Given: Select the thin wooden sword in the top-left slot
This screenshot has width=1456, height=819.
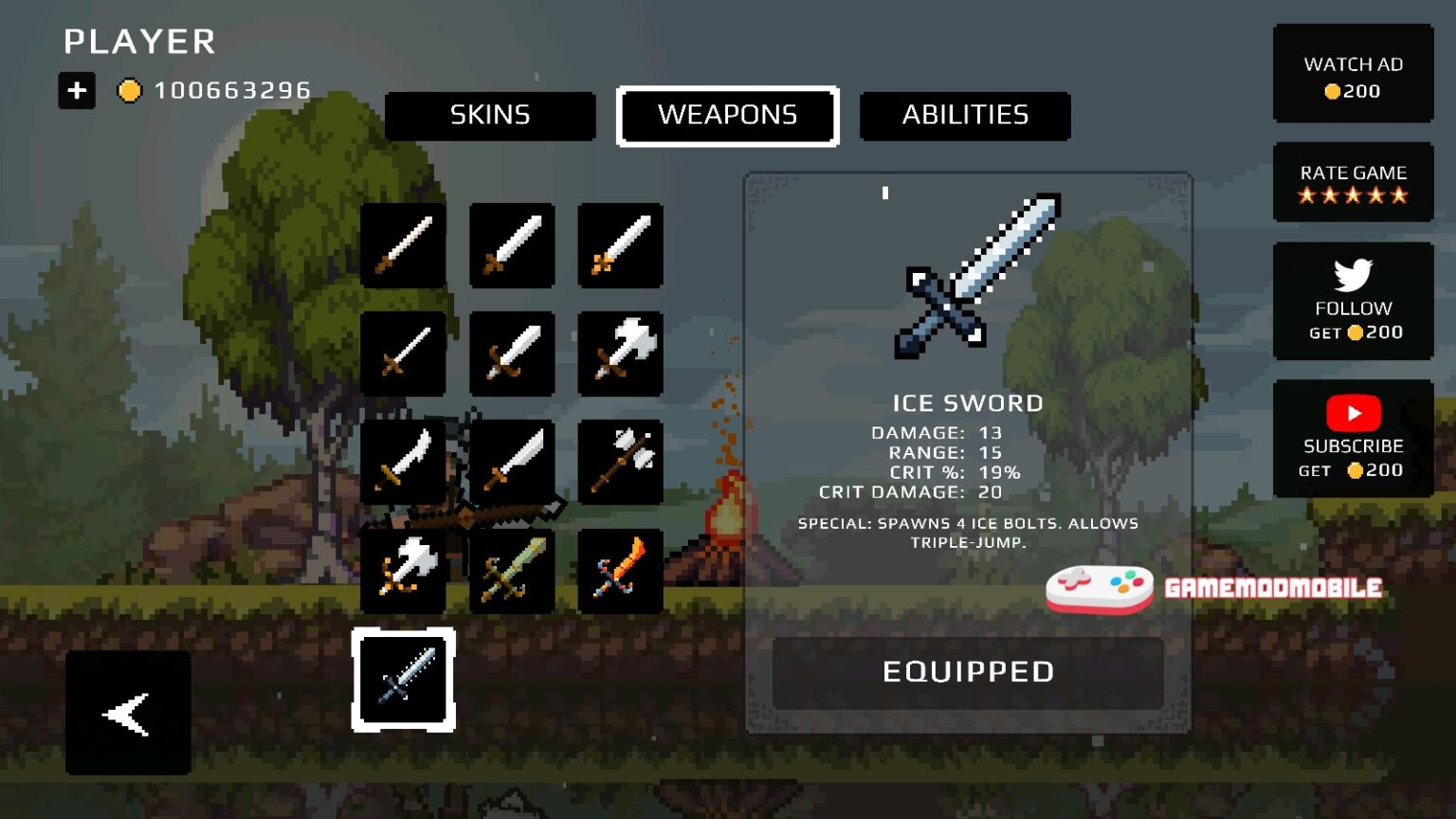Looking at the screenshot, I should 402,245.
